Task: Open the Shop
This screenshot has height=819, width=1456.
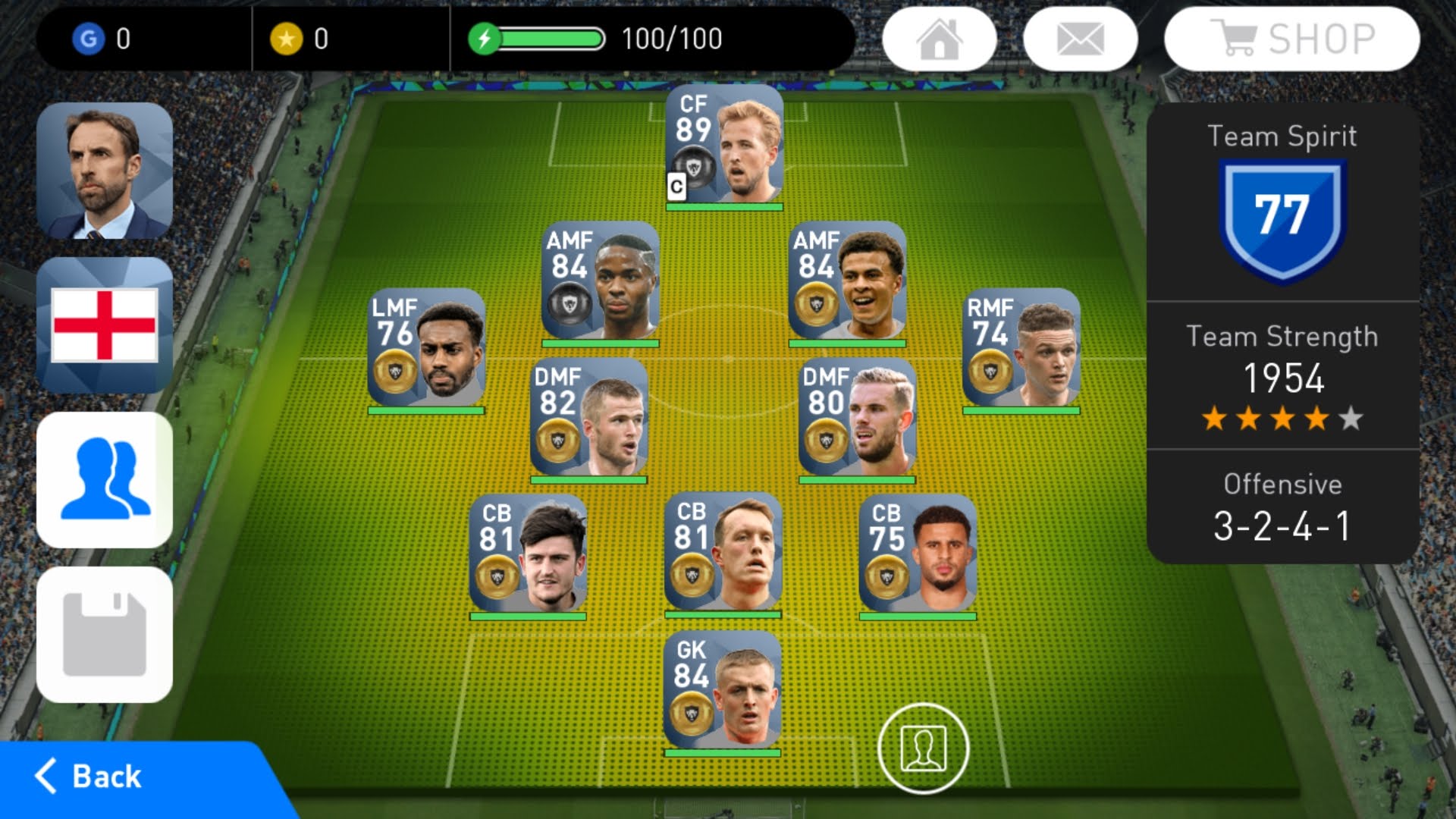Action: click(x=1291, y=39)
